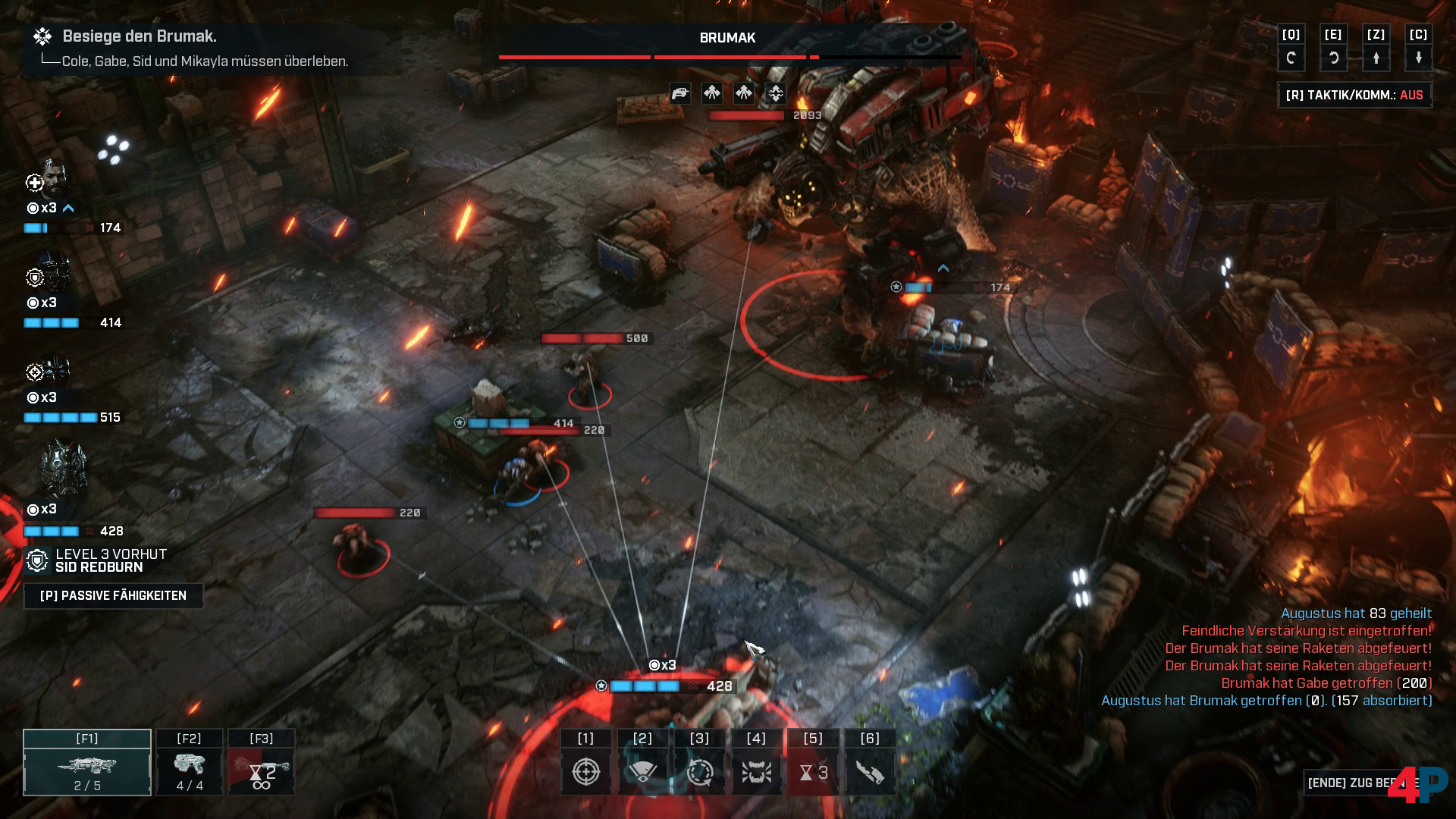Select the sniper-class squad member portrait
The height and width of the screenshot is (819, 1456).
click(x=53, y=371)
